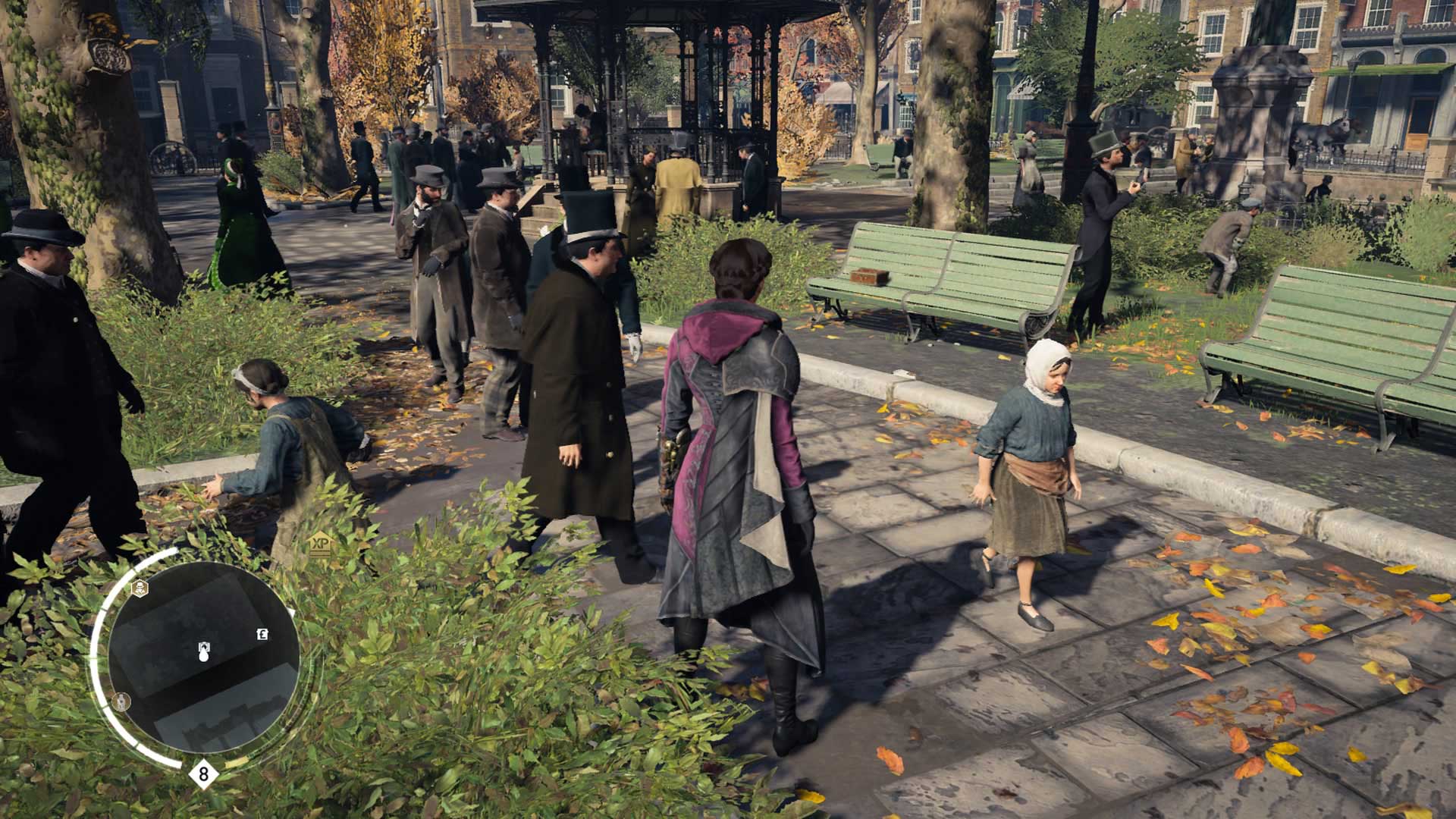This screenshot has height=819, width=1456.
Task: Click the circular associate portrait on the minimap rim
Action: point(121,701)
